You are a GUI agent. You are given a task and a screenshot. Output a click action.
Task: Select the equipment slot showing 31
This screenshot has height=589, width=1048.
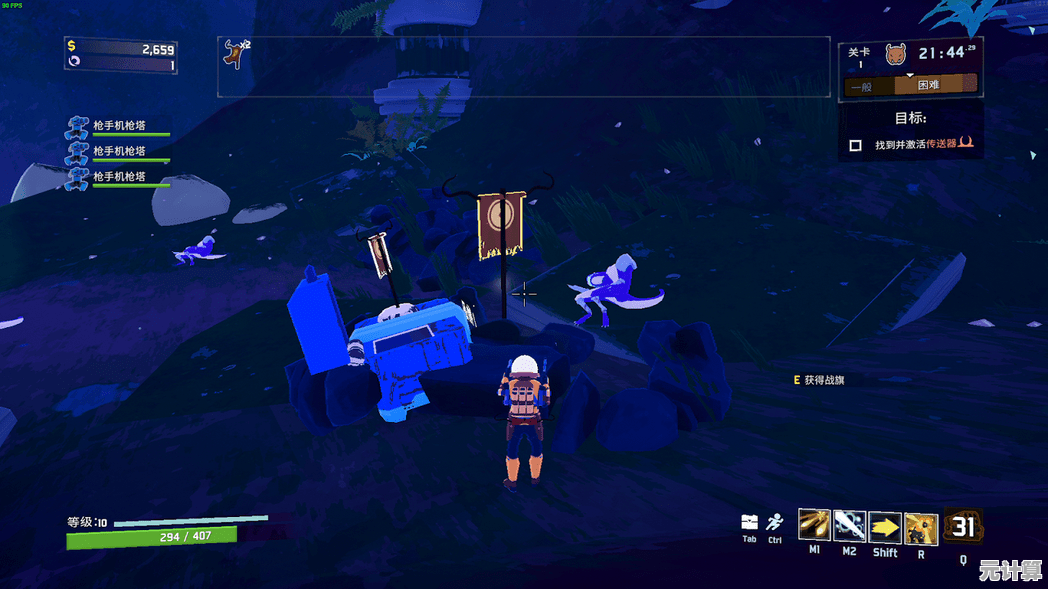[x=963, y=526]
